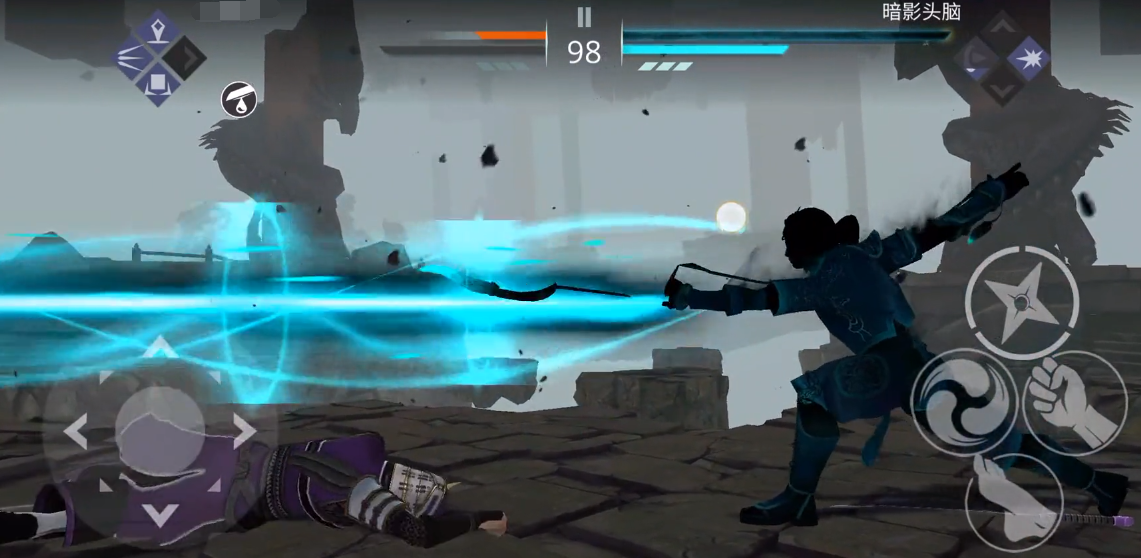Pause the fight with the pause button
The height and width of the screenshot is (558, 1141).
point(584,17)
